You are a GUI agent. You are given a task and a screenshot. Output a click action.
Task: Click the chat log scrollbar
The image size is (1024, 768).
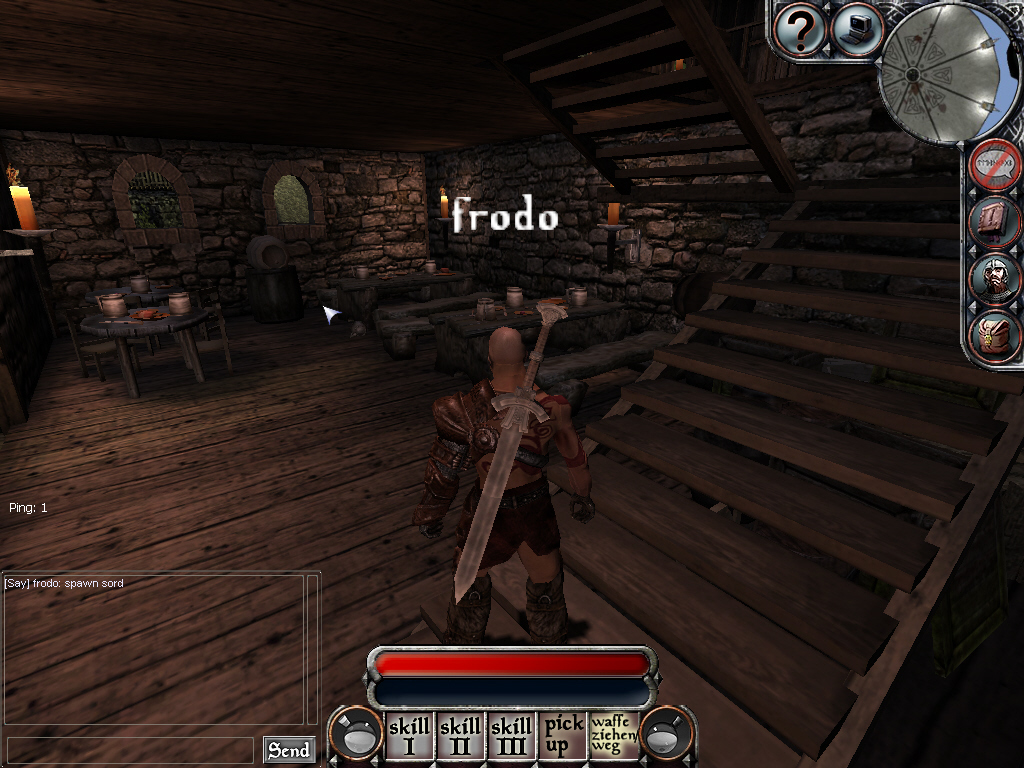coord(312,648)
